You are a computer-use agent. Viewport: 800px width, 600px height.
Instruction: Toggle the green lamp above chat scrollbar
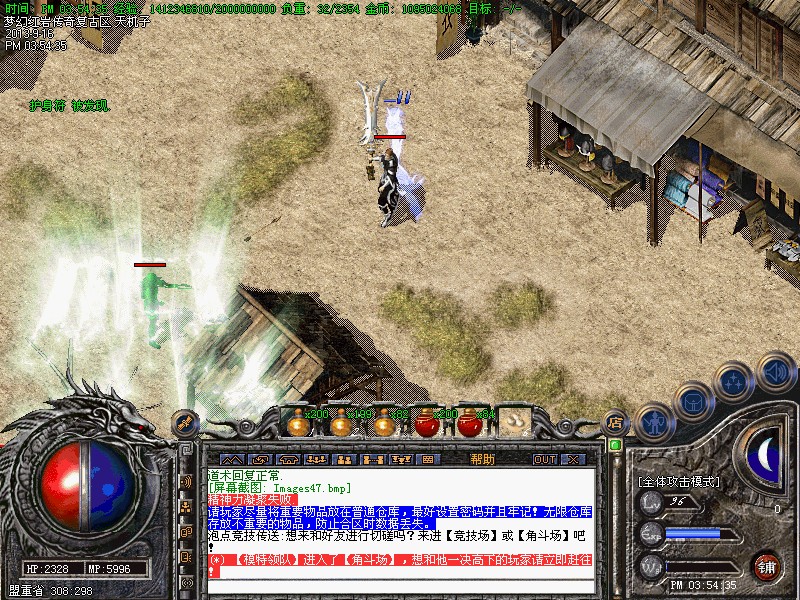(x=616, y=445)
